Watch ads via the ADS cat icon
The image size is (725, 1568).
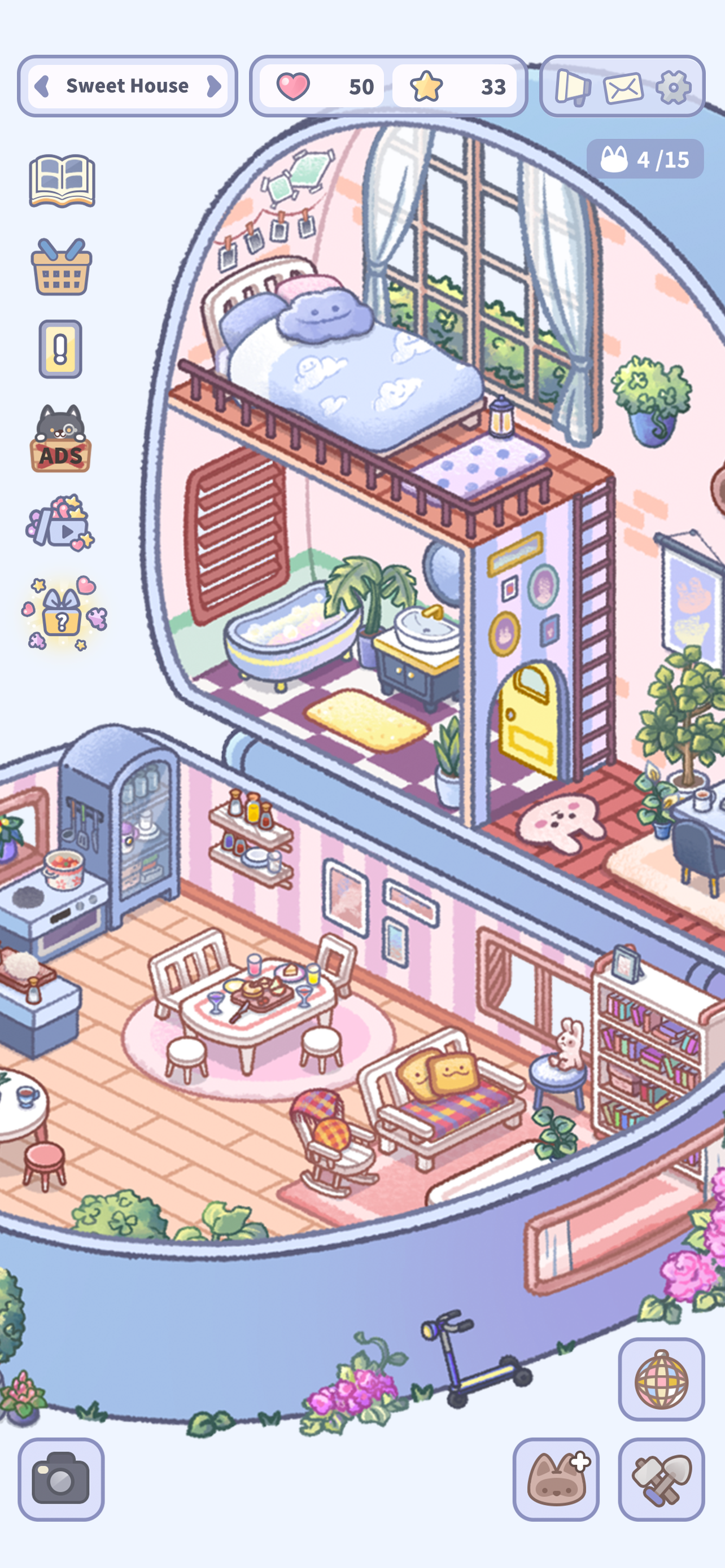(61, 440)
